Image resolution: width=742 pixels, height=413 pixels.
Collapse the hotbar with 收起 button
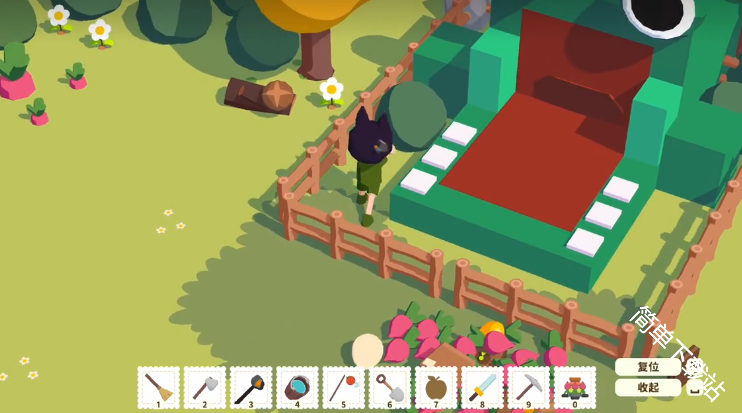(x=647, y=387)
